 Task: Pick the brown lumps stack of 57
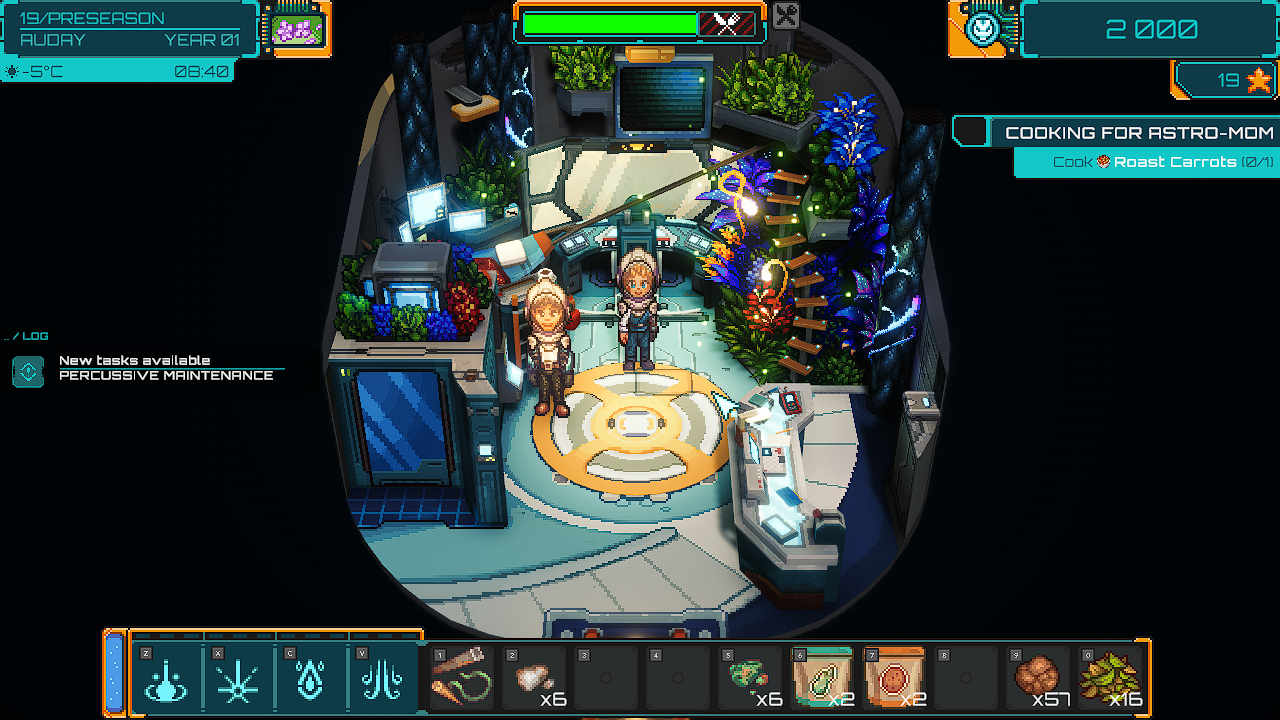click(1038, 678)
